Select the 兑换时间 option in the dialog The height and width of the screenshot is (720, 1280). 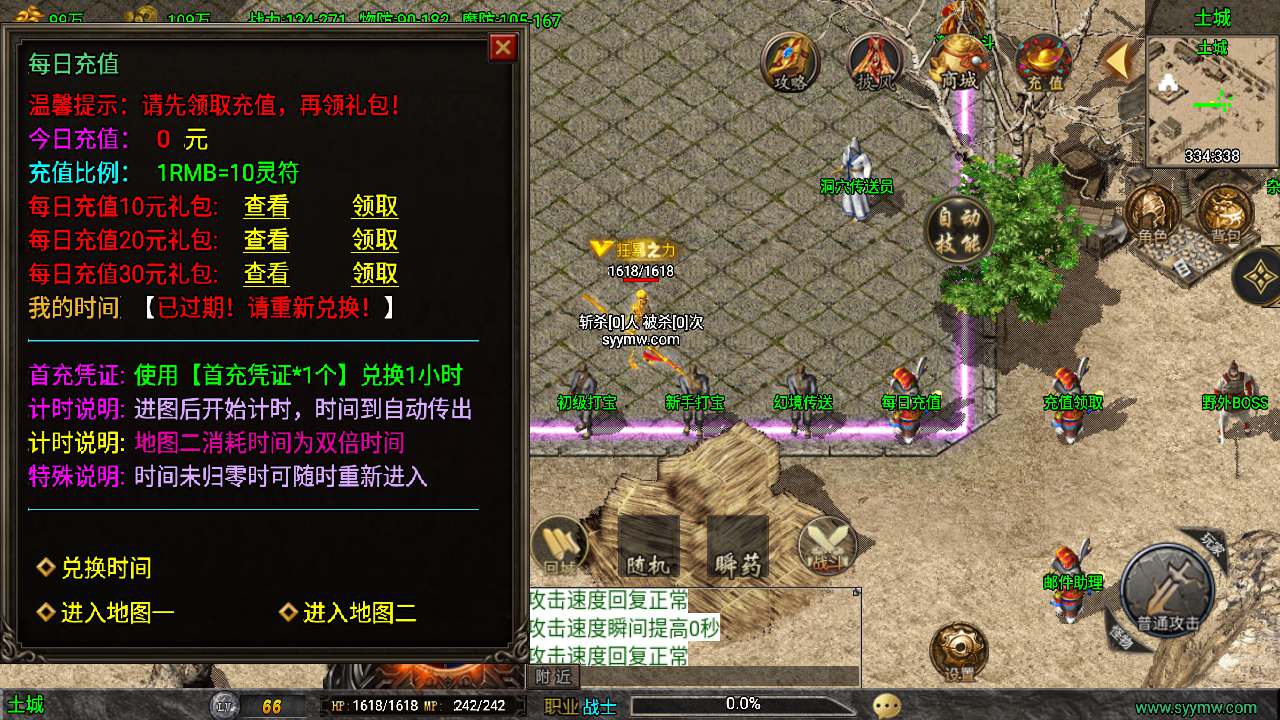[103, 568]
